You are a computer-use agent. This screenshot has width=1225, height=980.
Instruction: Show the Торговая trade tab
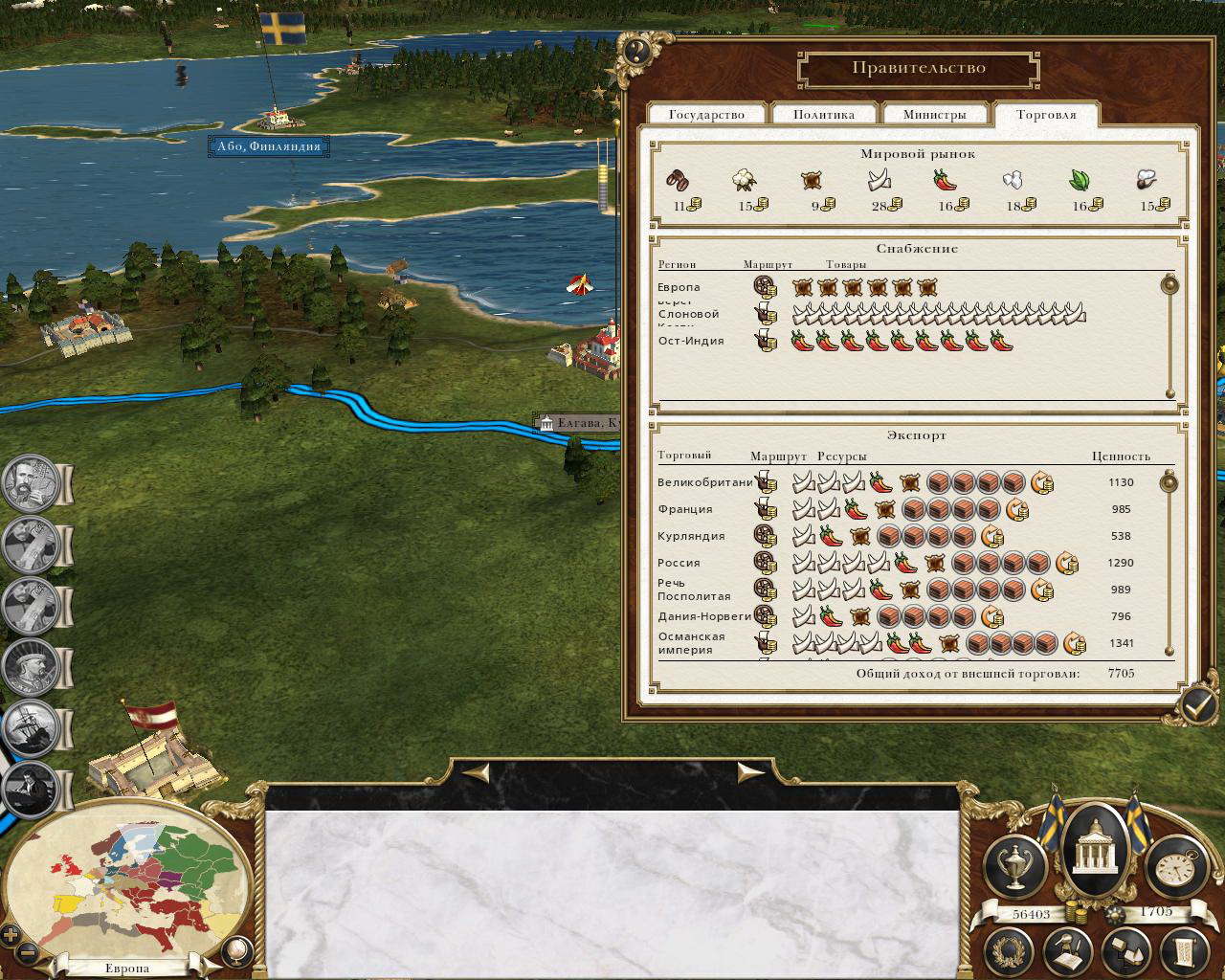pos(1046,114)
